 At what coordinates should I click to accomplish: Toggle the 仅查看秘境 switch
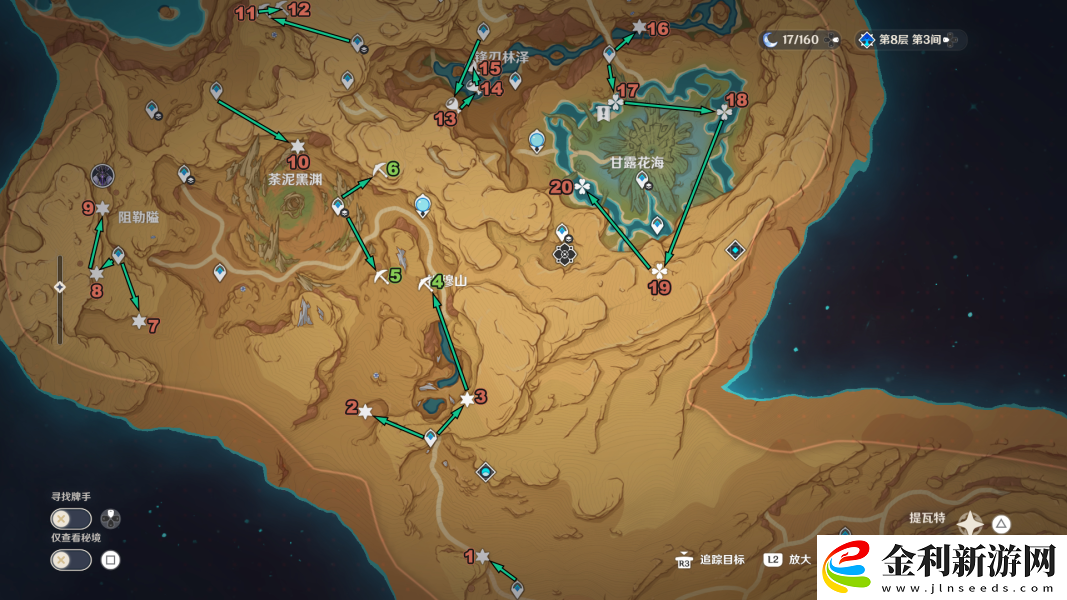(x=71, y=560)
